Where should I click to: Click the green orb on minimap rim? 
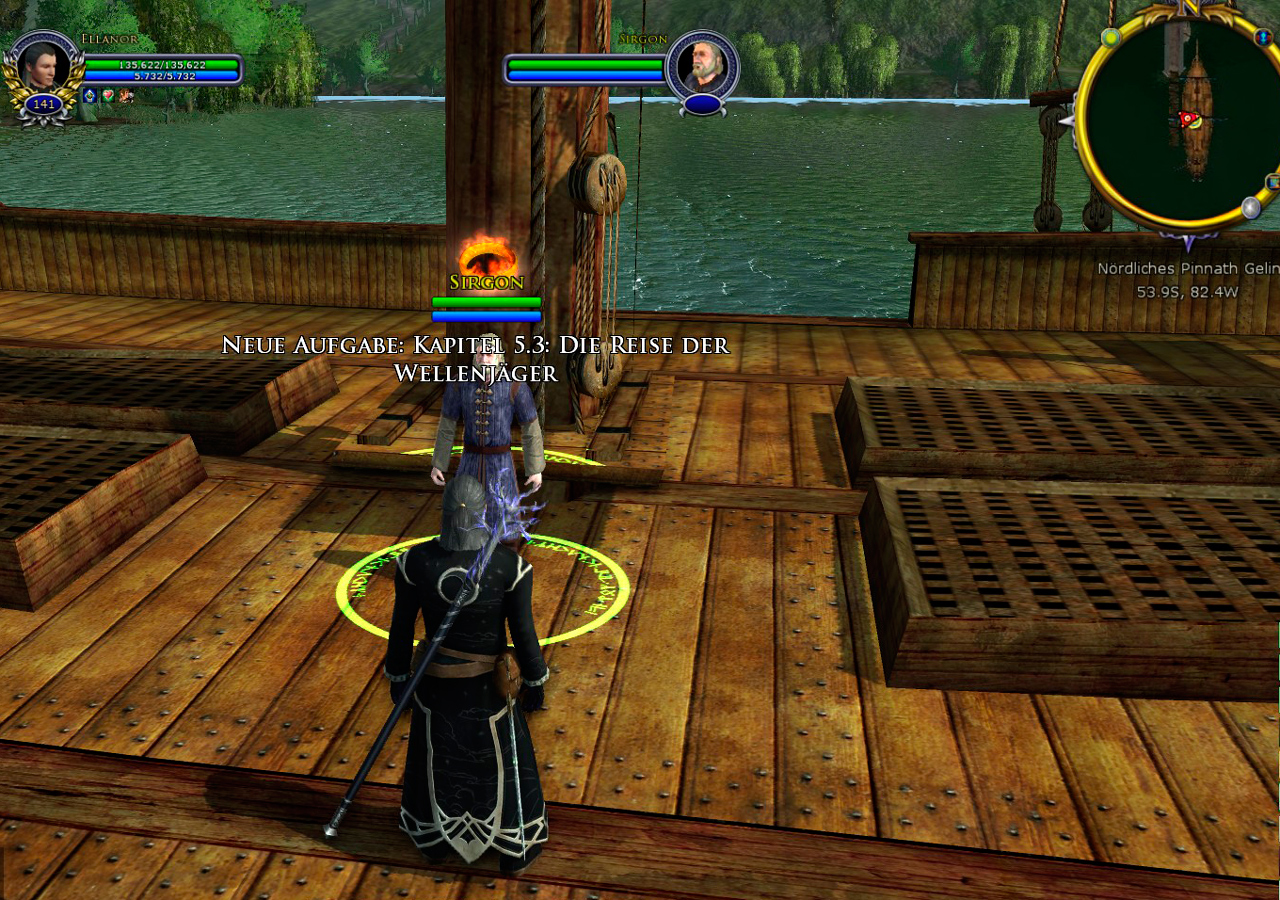(1110, 37)
